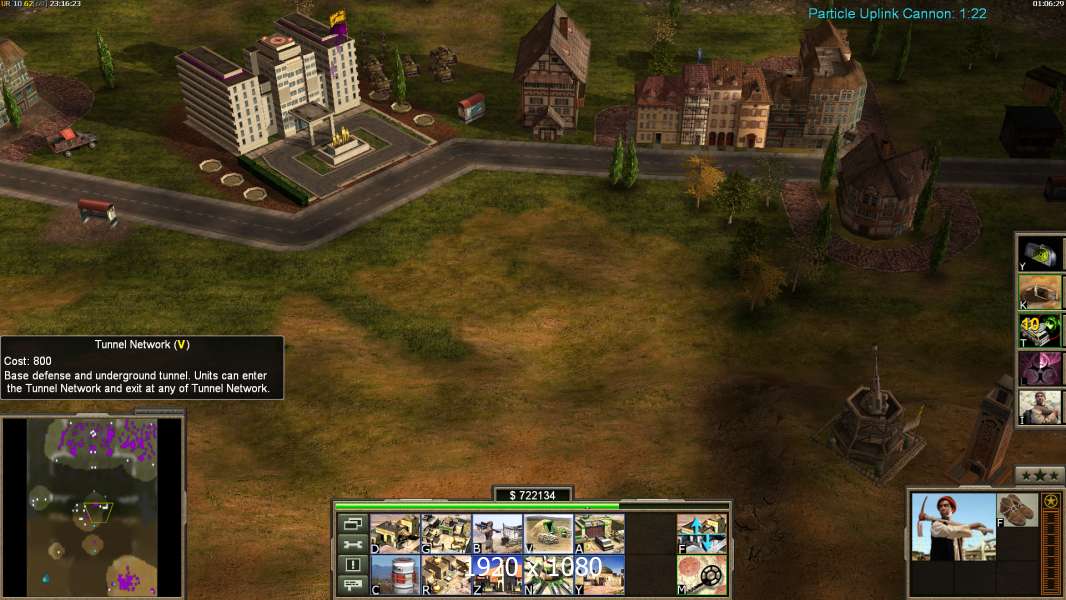Use the general power with hotkey K
This screenshot has height=600, width=1066.
[1040, 291]
